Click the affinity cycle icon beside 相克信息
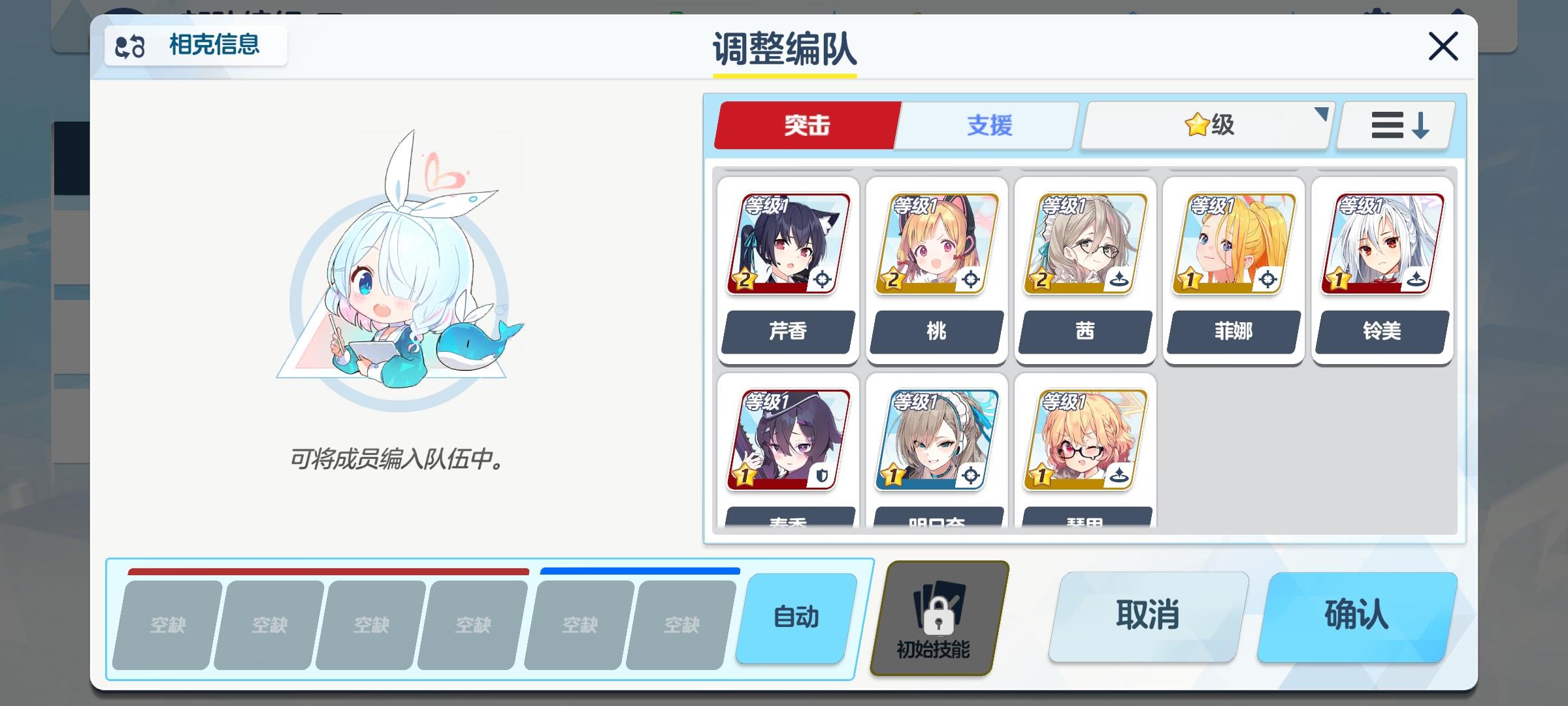This screenshot has height=706, width=1568. point(129,46)
